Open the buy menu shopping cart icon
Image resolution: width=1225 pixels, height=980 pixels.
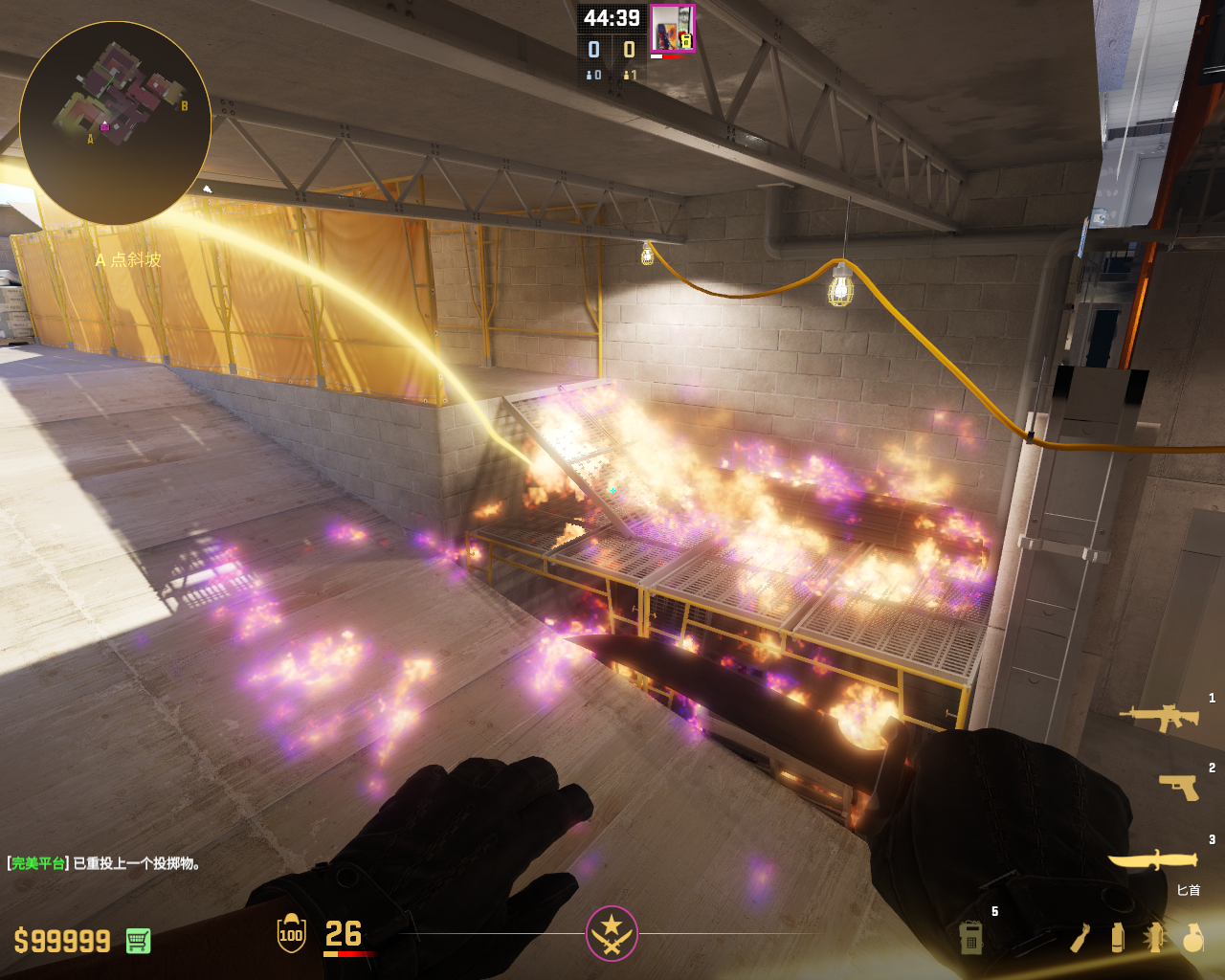coord(138,941)
